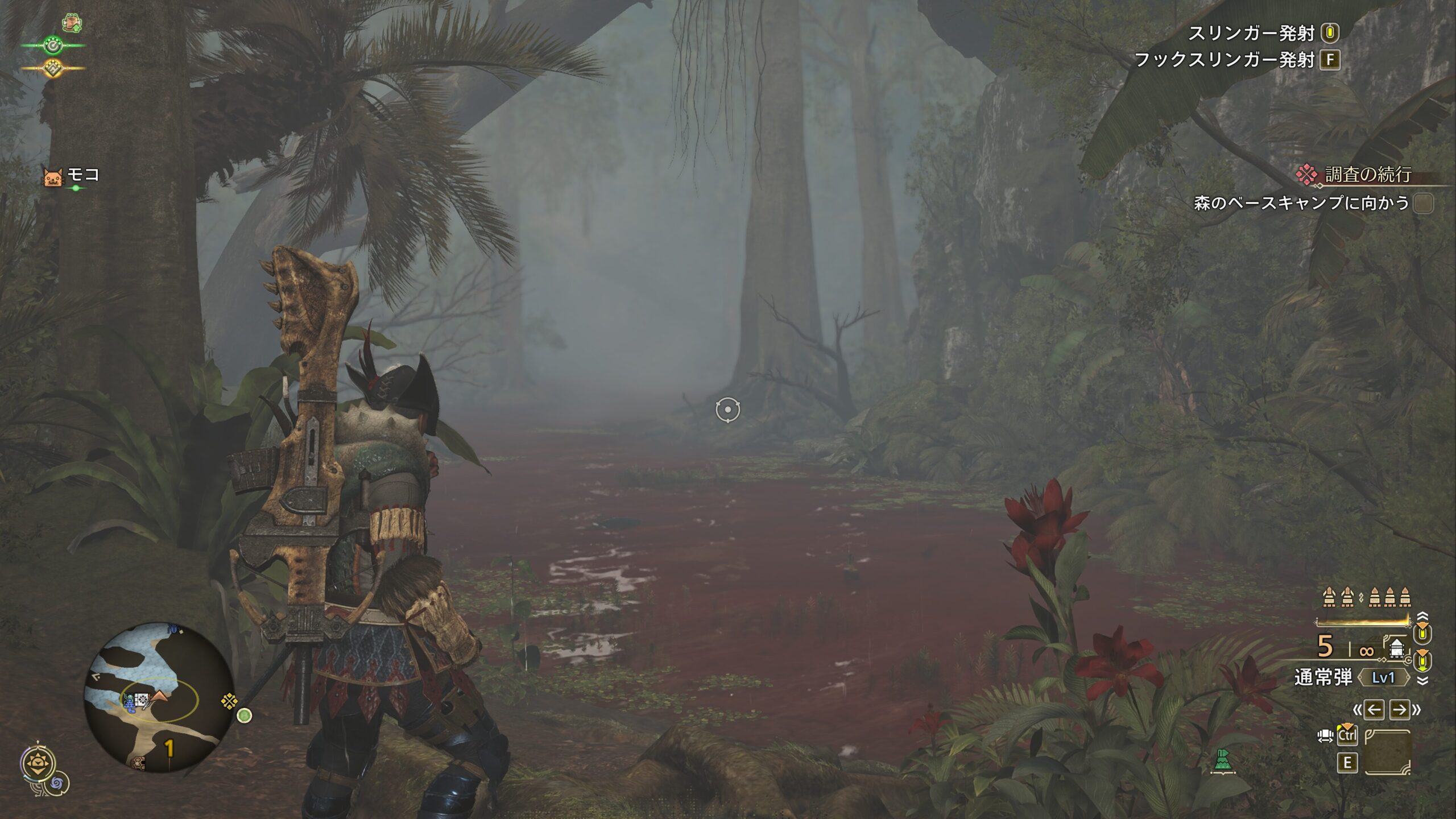Open the 調査の続行 quest tracker
The height and width of the screenshot is (819, 1456).
pyautogui.click(x=1367, y=175)
